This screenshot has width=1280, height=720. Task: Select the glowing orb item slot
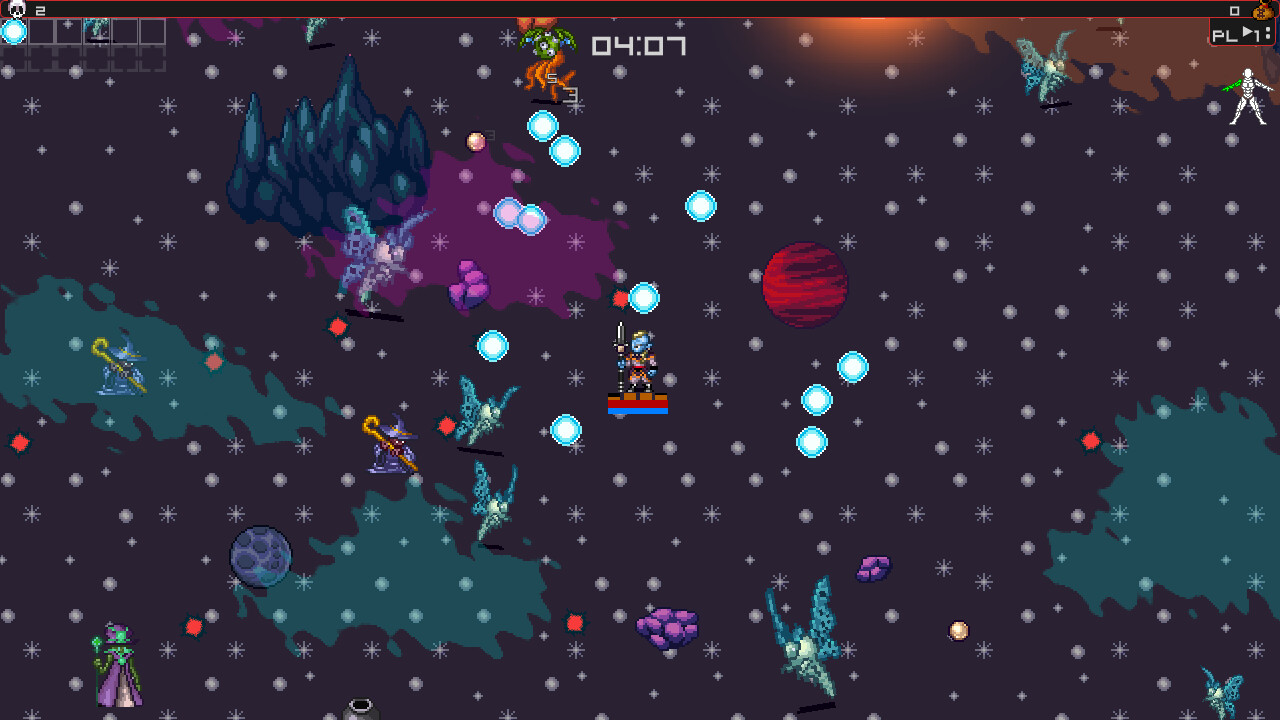click(14, 31)
